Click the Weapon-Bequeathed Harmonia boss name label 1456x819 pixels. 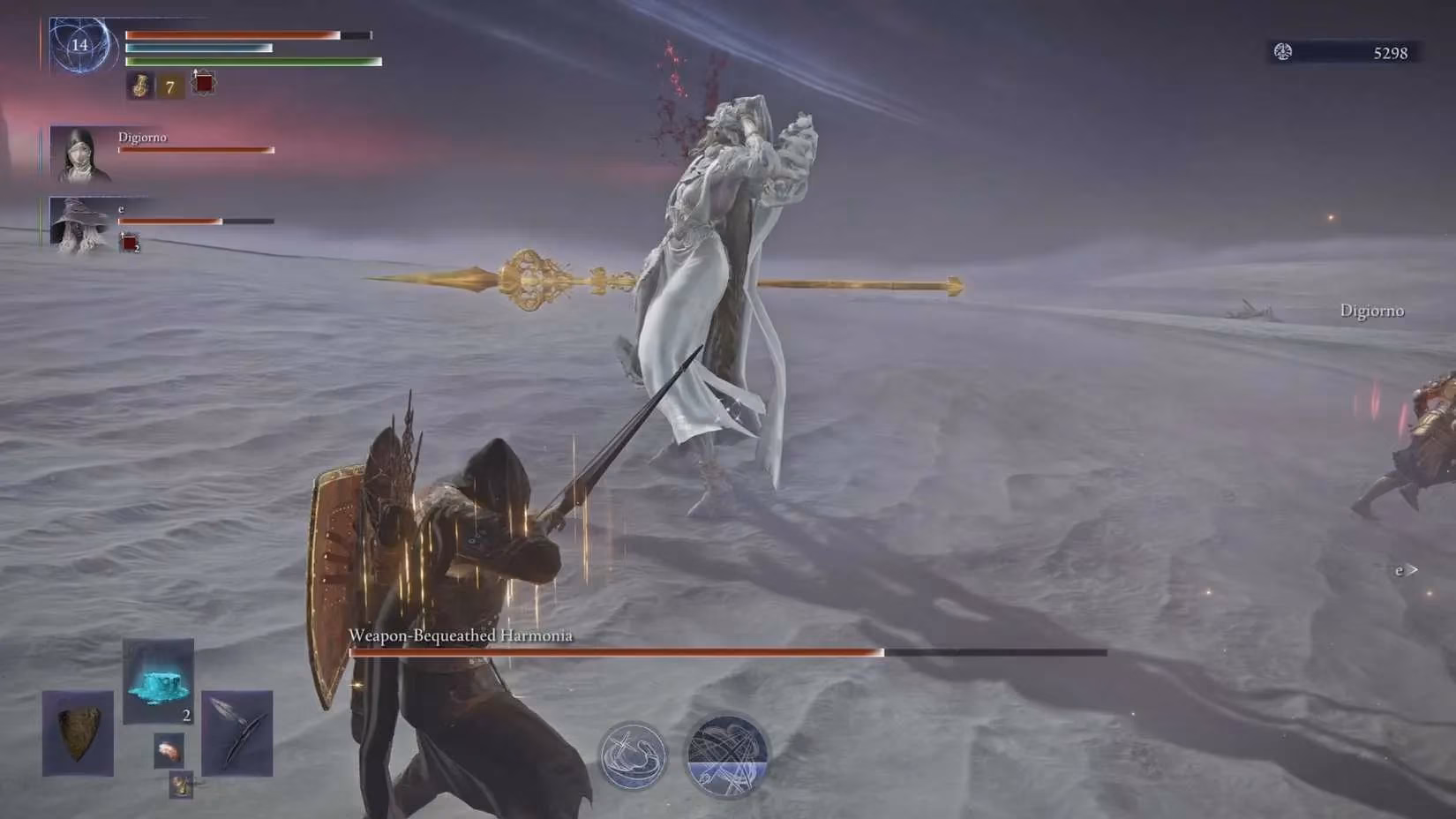click(x=461, y=634)
